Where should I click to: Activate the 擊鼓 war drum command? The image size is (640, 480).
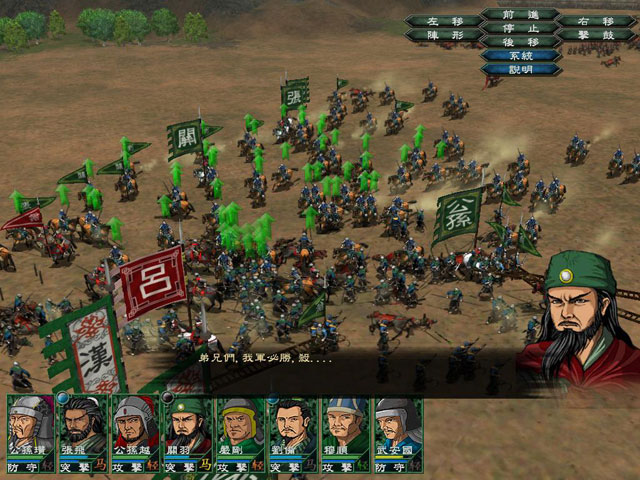pyautogui.click(x=598, y=35)
